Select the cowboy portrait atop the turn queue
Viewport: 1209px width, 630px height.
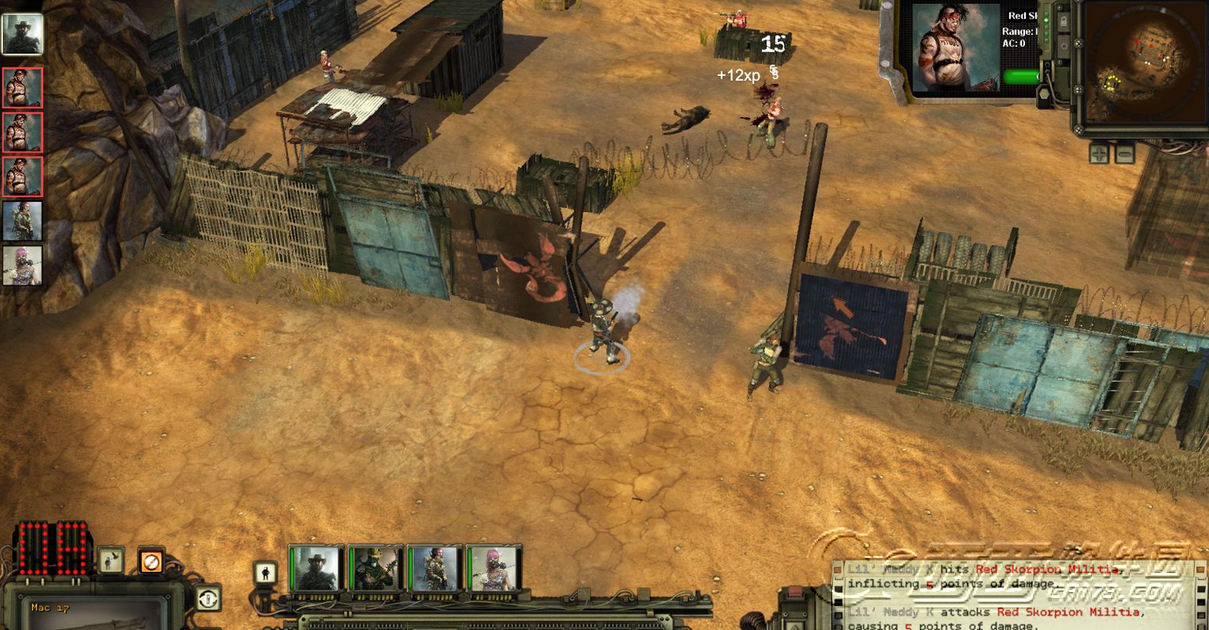tap(22, 34)
